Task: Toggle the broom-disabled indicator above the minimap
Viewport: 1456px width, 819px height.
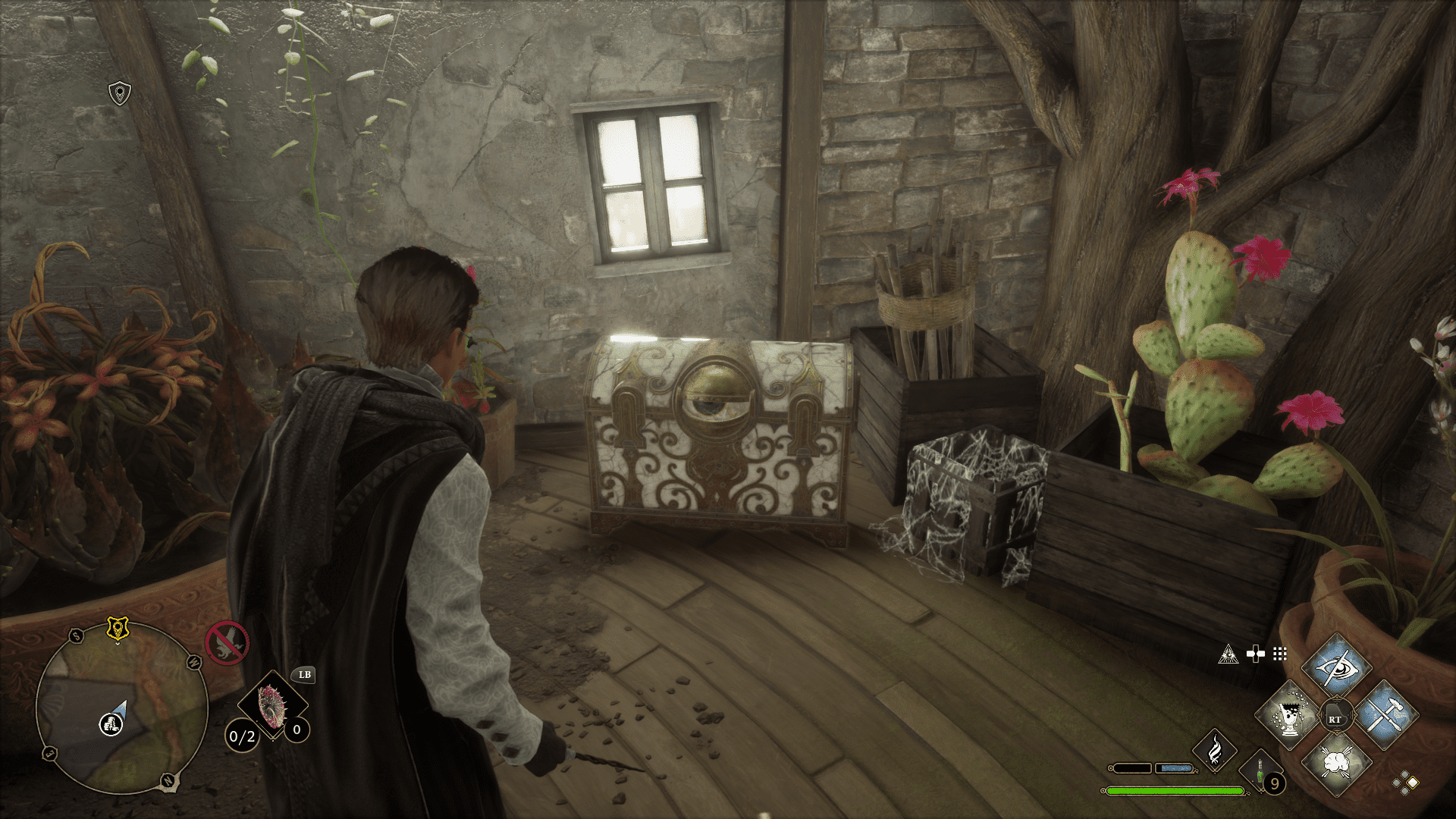Action: click(228, 643)
